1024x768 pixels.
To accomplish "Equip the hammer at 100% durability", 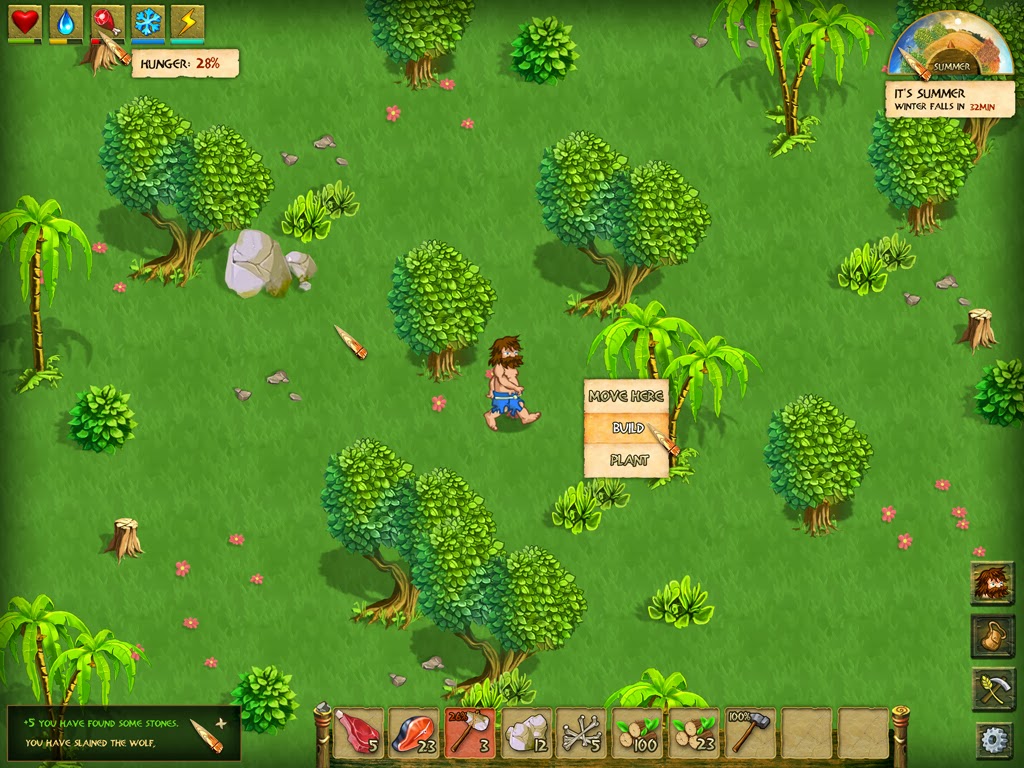I will pos(750,733).
